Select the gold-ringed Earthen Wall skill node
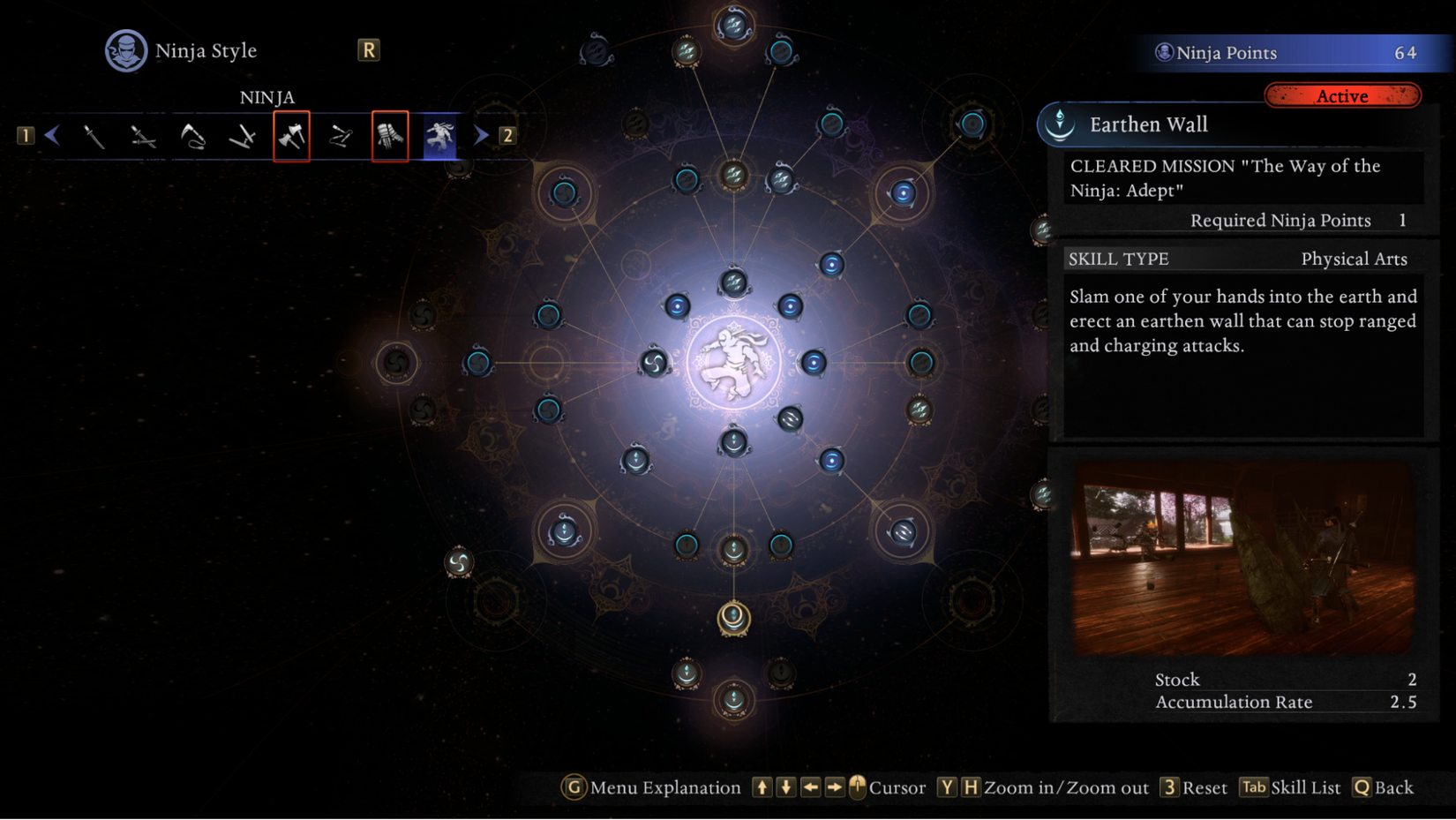Viewport: 1456px width, 820px height. click(x=733, y=617)
